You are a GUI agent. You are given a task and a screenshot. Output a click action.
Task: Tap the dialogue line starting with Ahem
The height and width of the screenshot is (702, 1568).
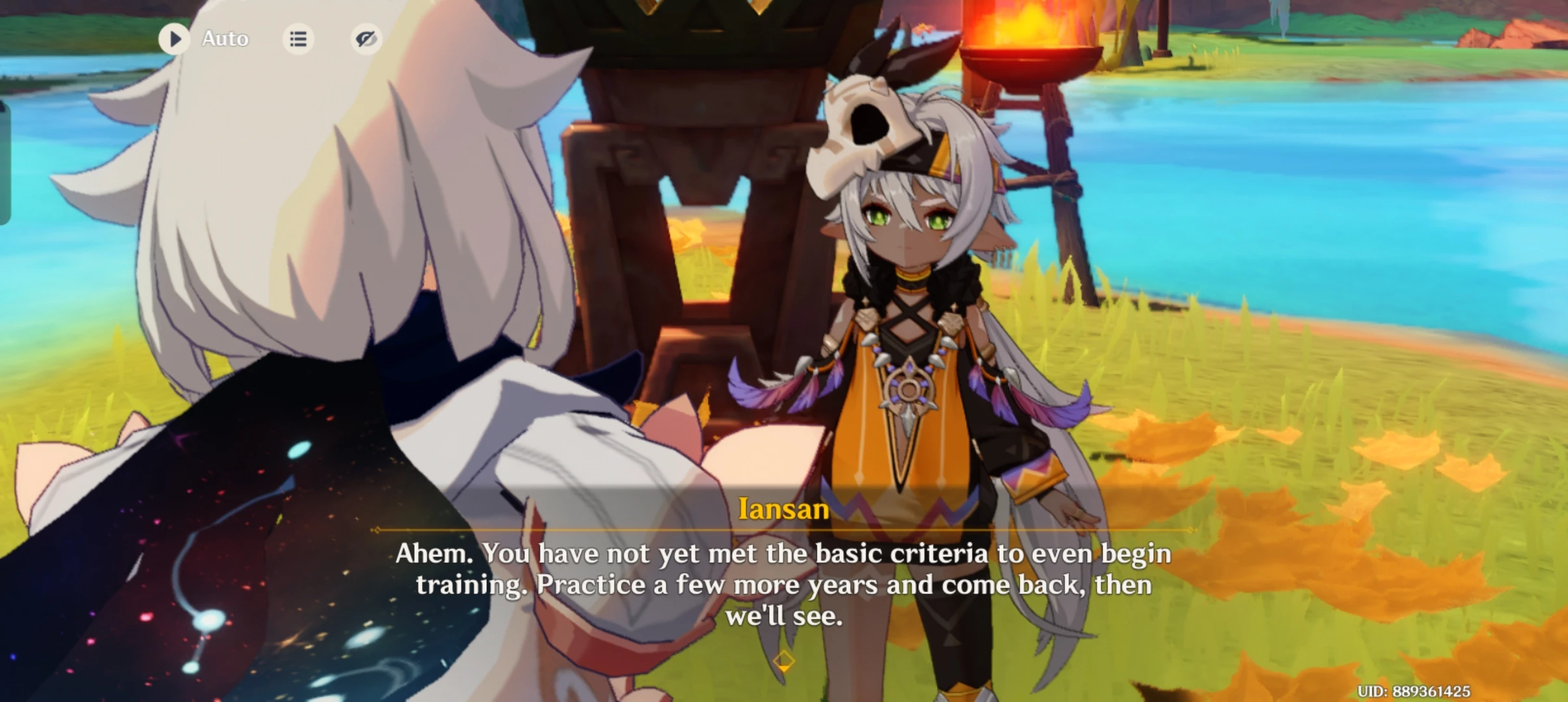[x=783, y=554]
